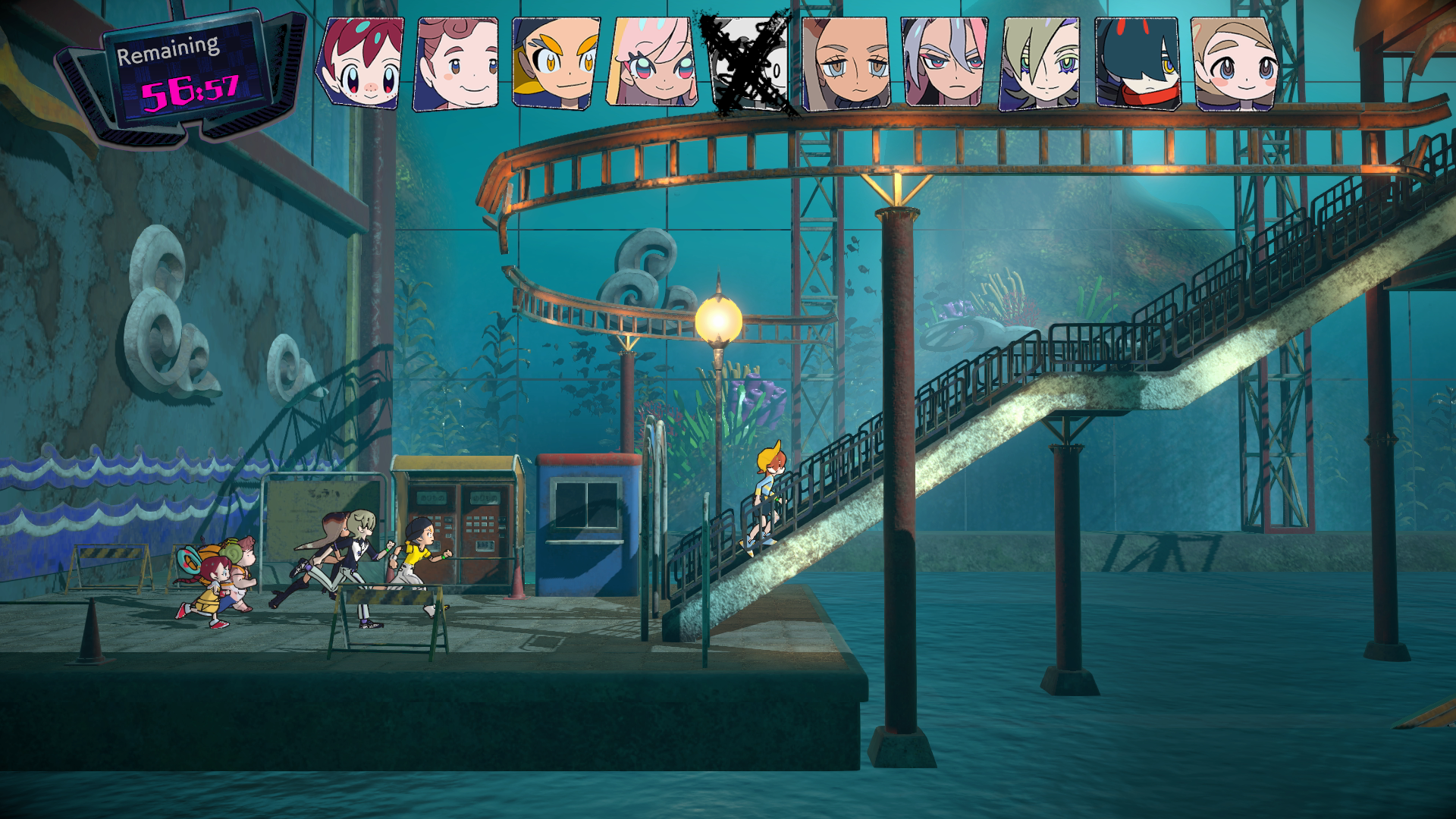Screen dimensions: 1456x819
Task: Pick the blonde portrait with hair over one eye
Action: click(1040, 64)
